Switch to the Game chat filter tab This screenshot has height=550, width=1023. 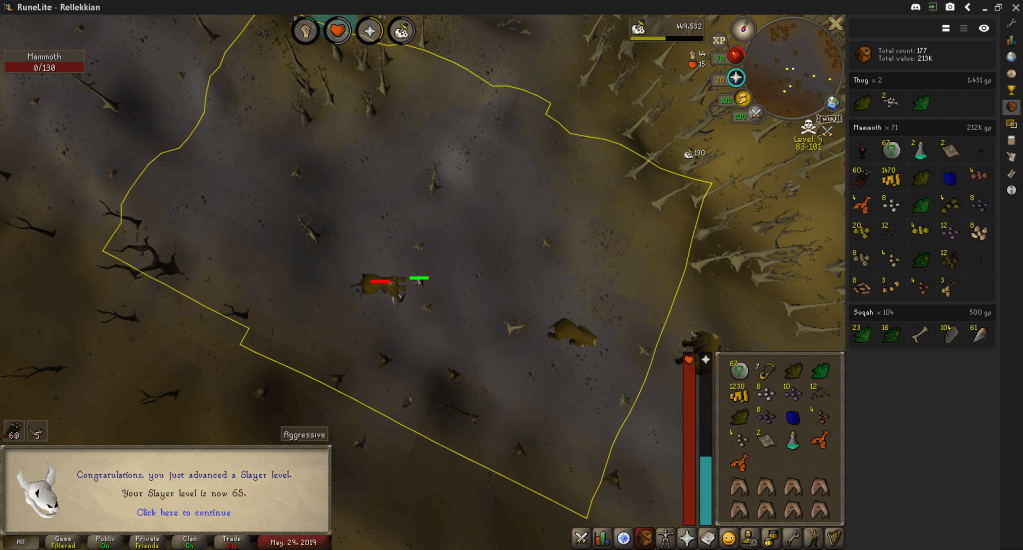63,541
